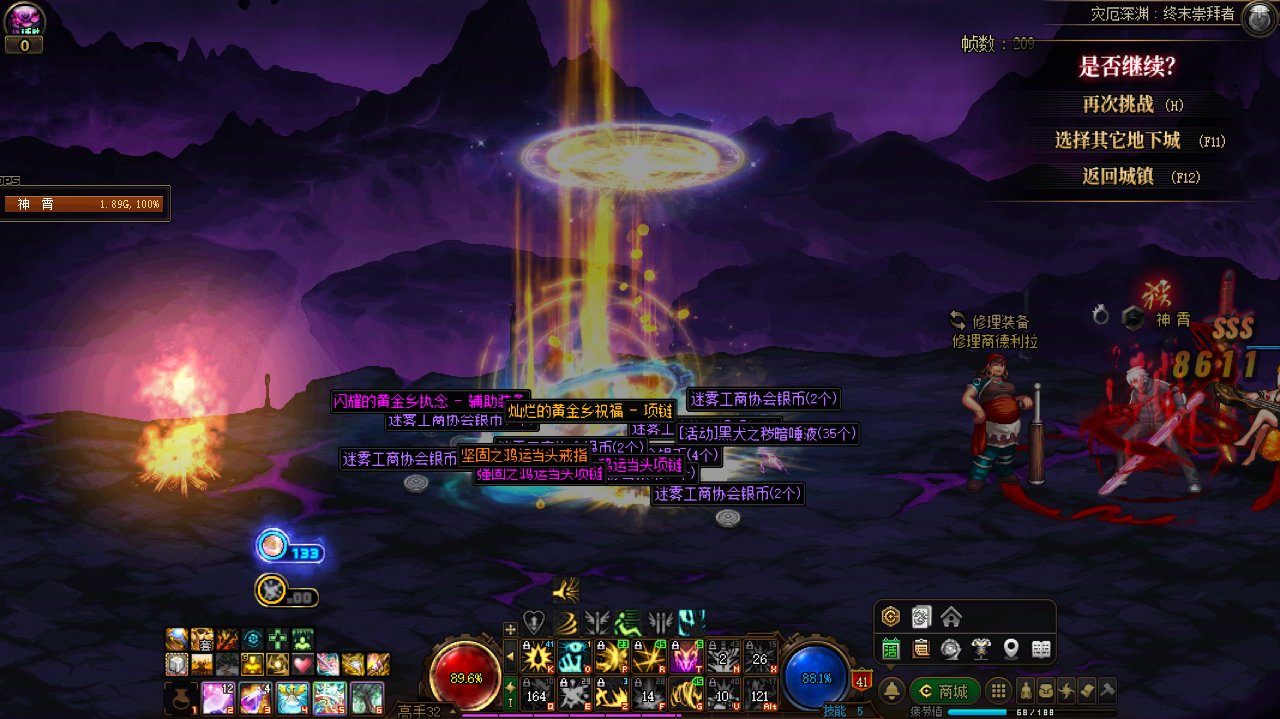Activate the skill bound to K
1280x719 pixels.
pyautogui.click(x=539, y=656)
